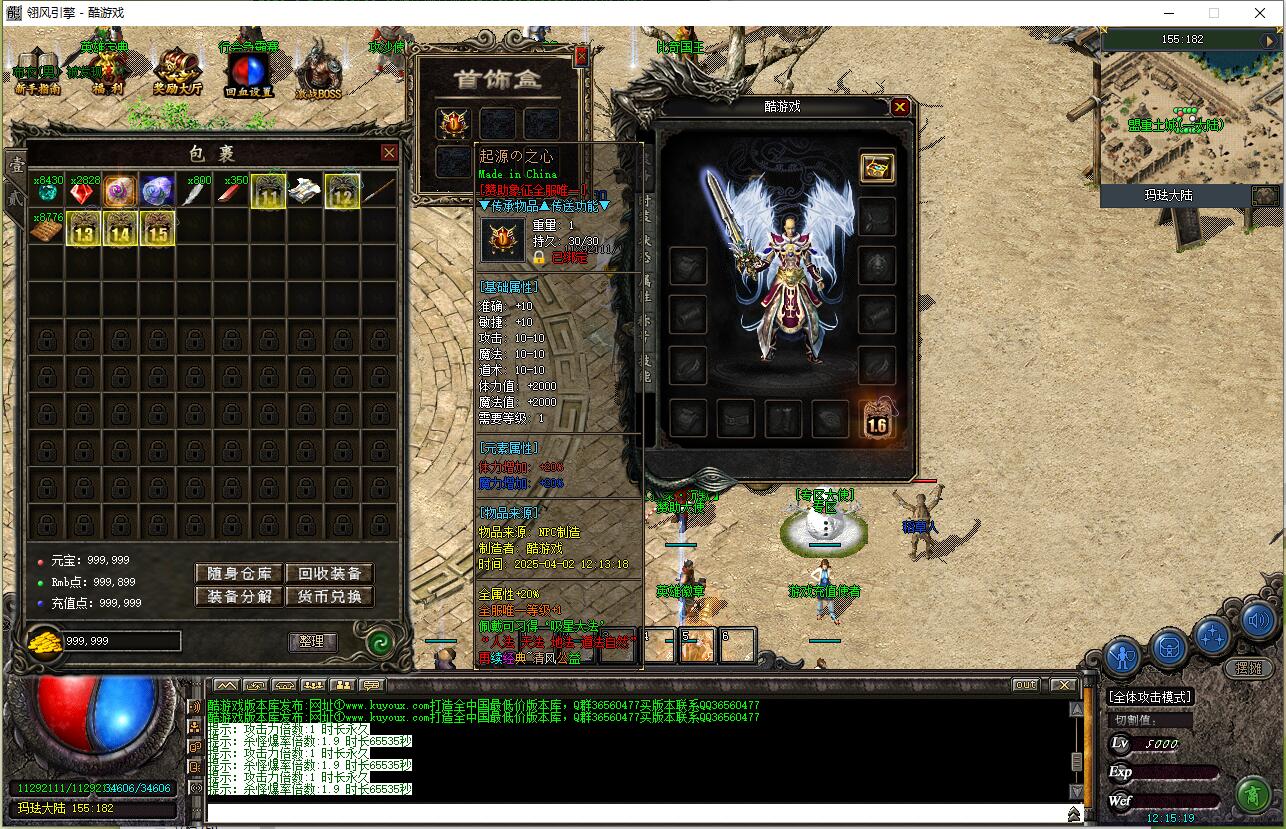Choose the 装备分解 equipment dismantle button
Screen dimensions: 1286x829
[239, 597]
